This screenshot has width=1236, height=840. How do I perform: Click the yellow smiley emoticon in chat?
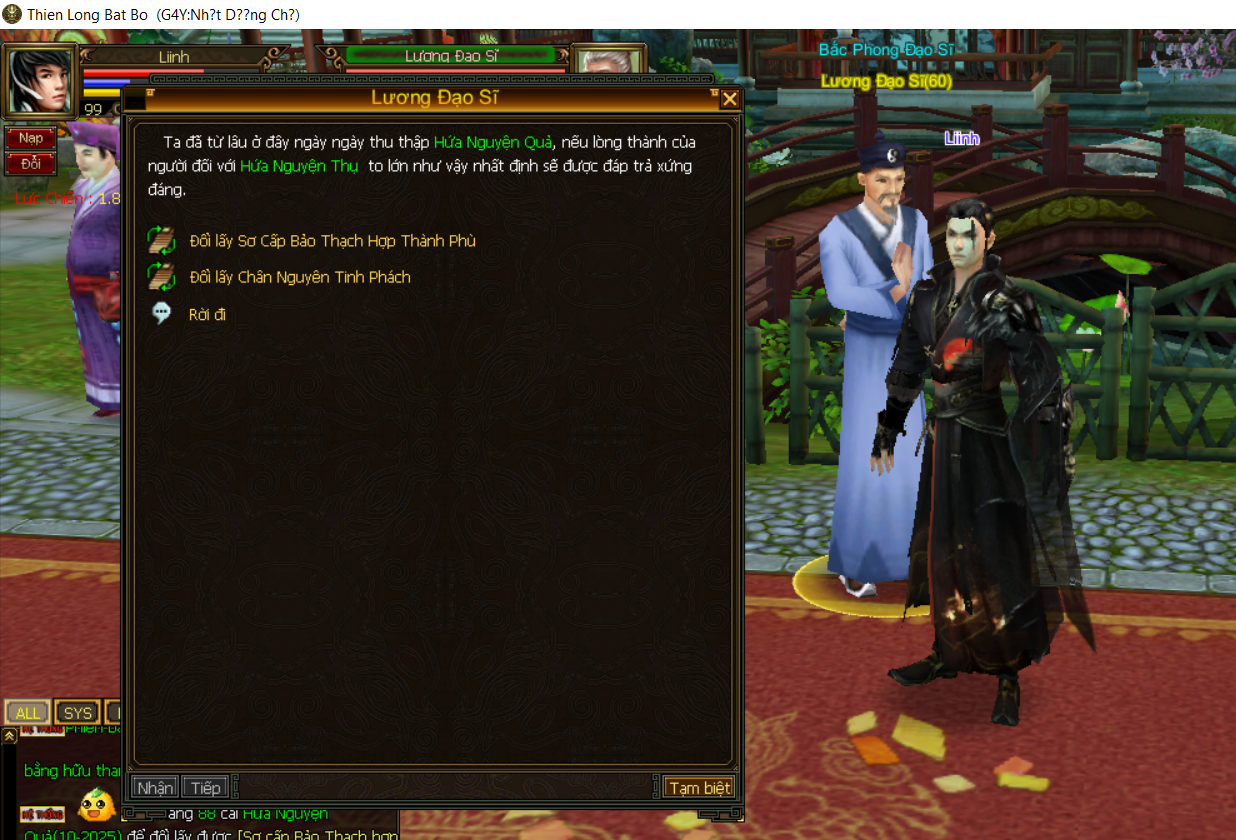[97, 805]
